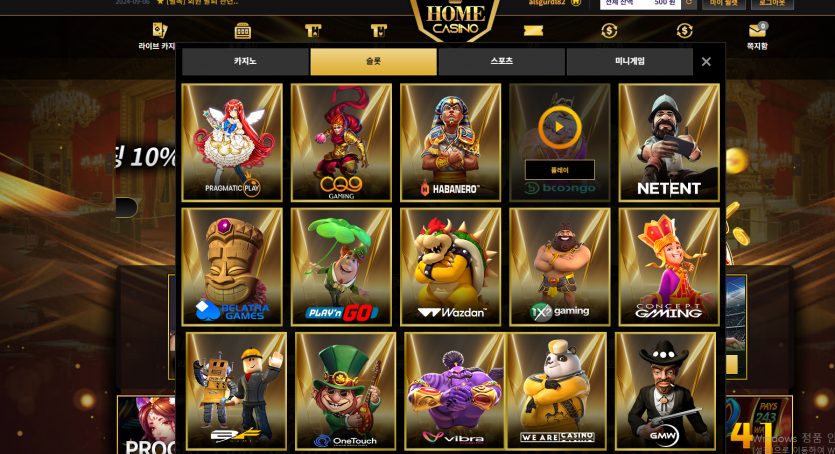Select the Play'n GO provider tile
The height and width of the screenshot is (454, 835).
click(341, 266)
